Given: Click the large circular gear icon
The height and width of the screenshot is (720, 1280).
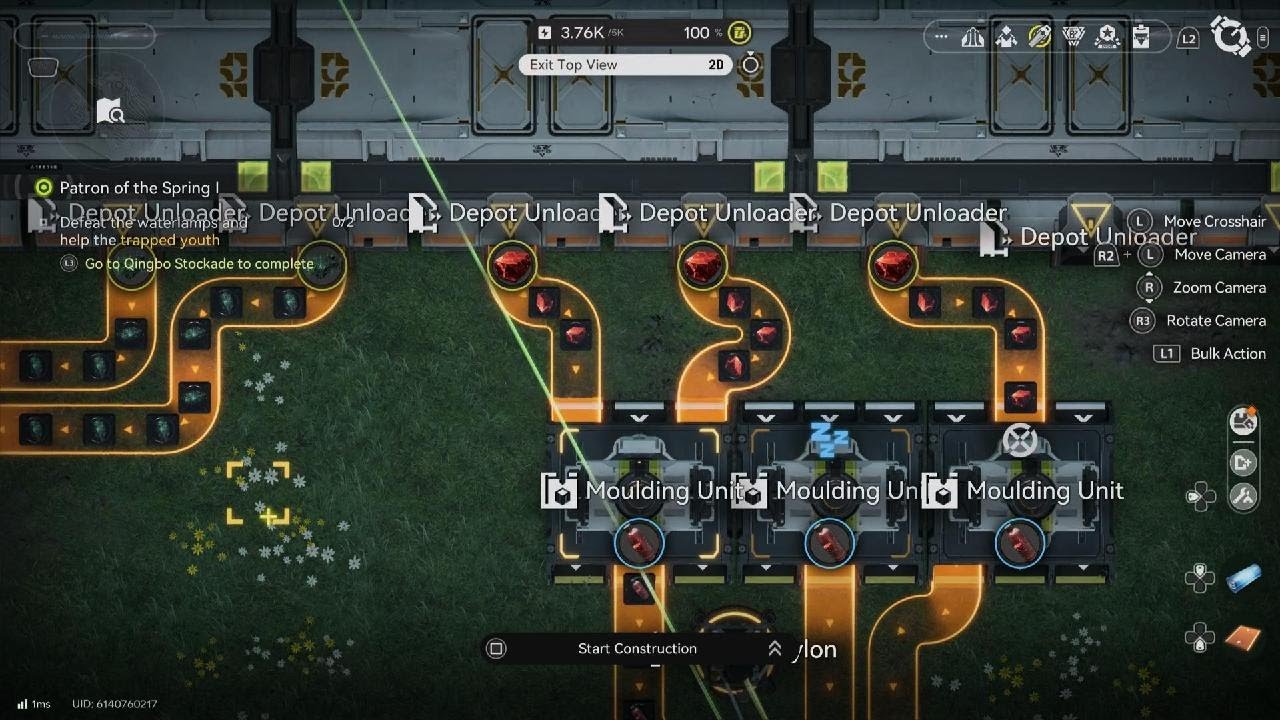Looking at the screenshot, I should tap(1230, 37).
